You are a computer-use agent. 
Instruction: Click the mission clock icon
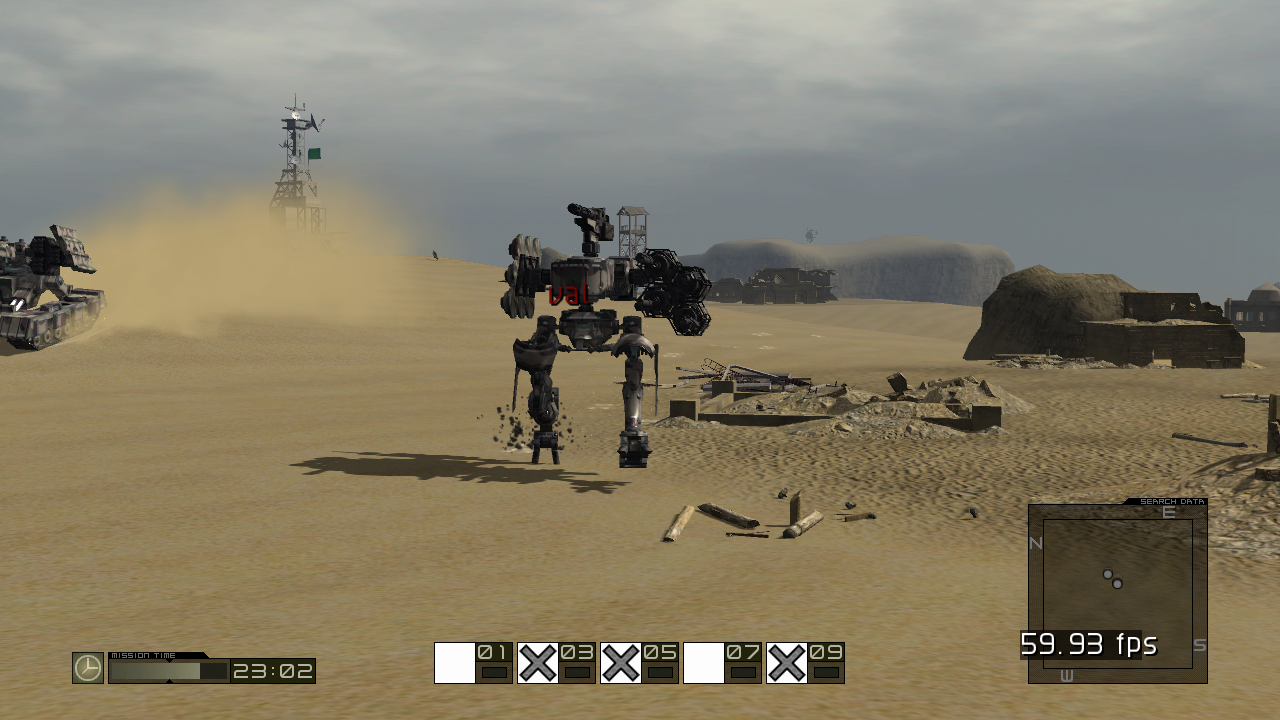coord(86,670)
